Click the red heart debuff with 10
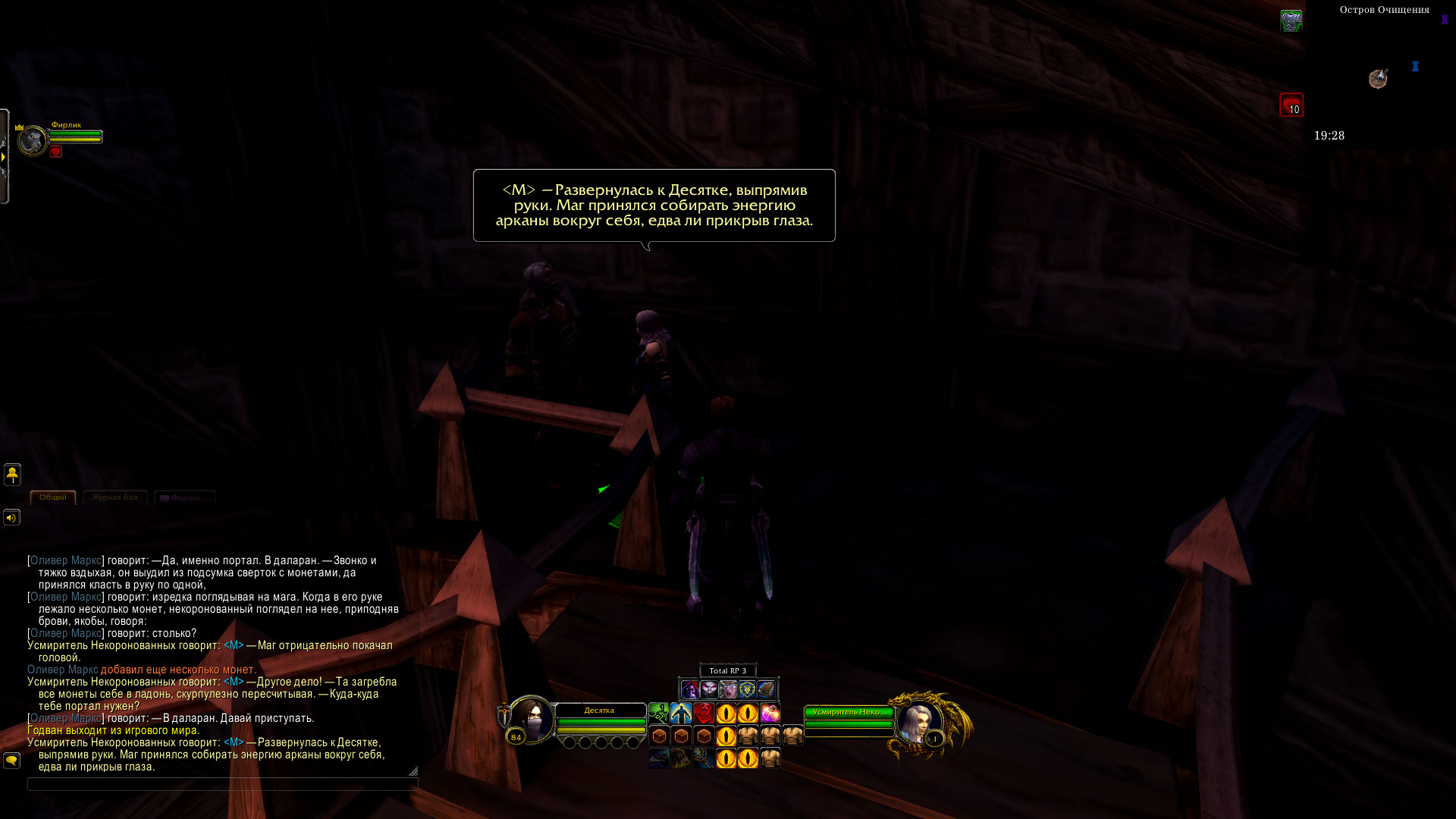 1291,105
